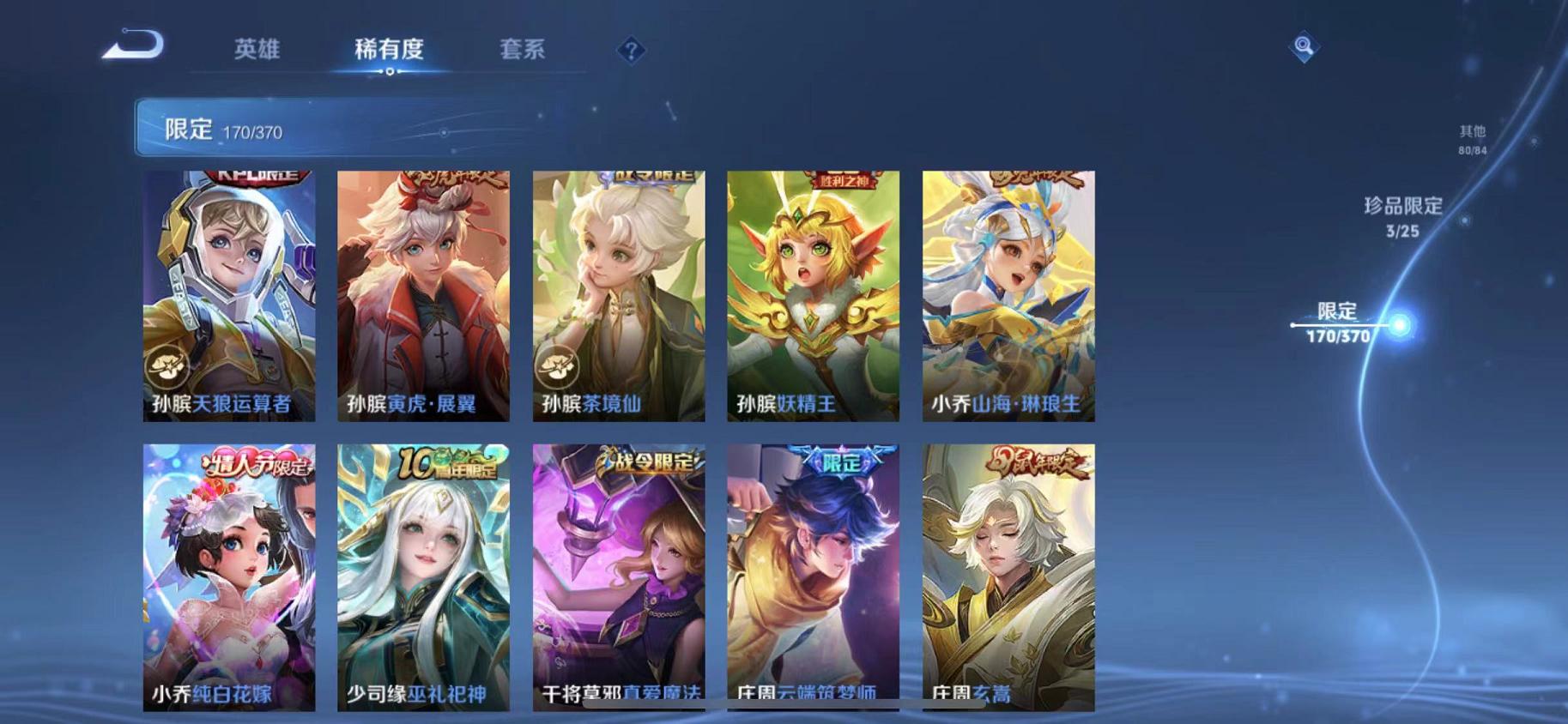
Task: Open the help question mark icon
Action: 631,51
